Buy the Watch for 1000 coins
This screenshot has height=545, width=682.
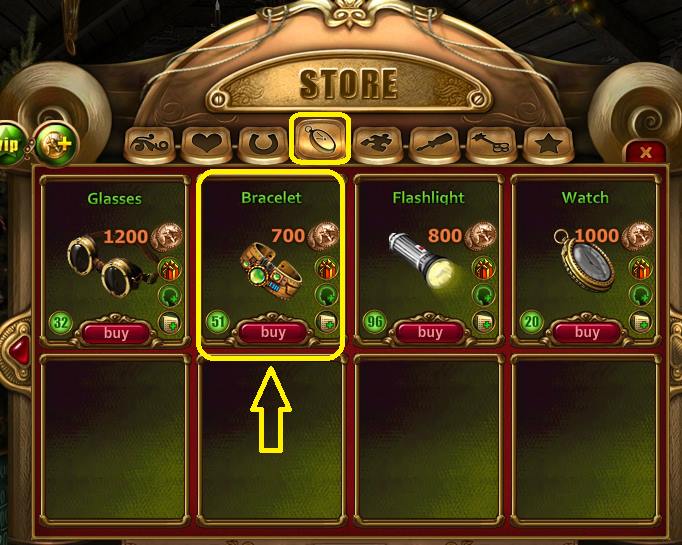[586, 332]
